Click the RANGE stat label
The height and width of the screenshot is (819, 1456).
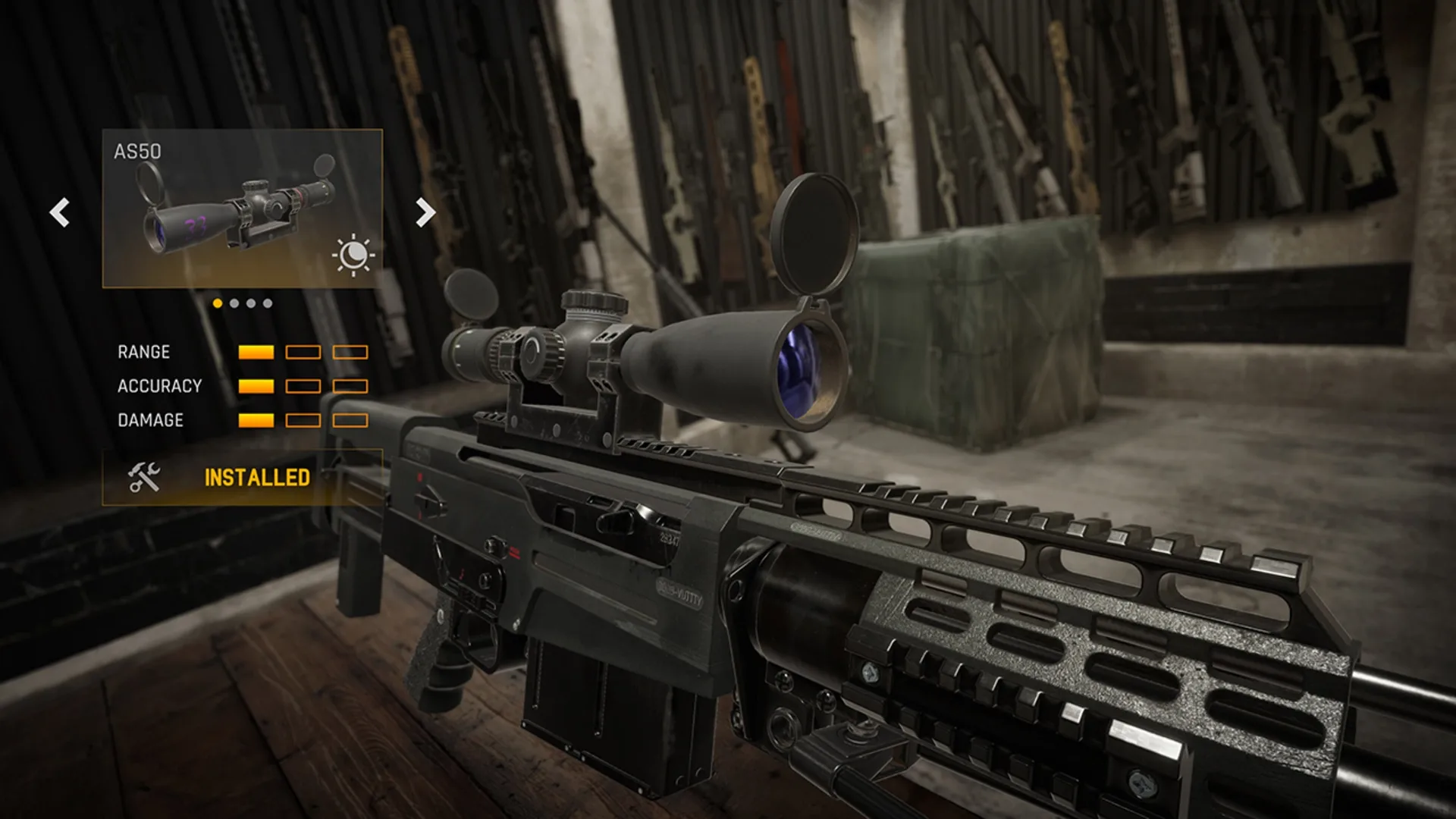143,352
